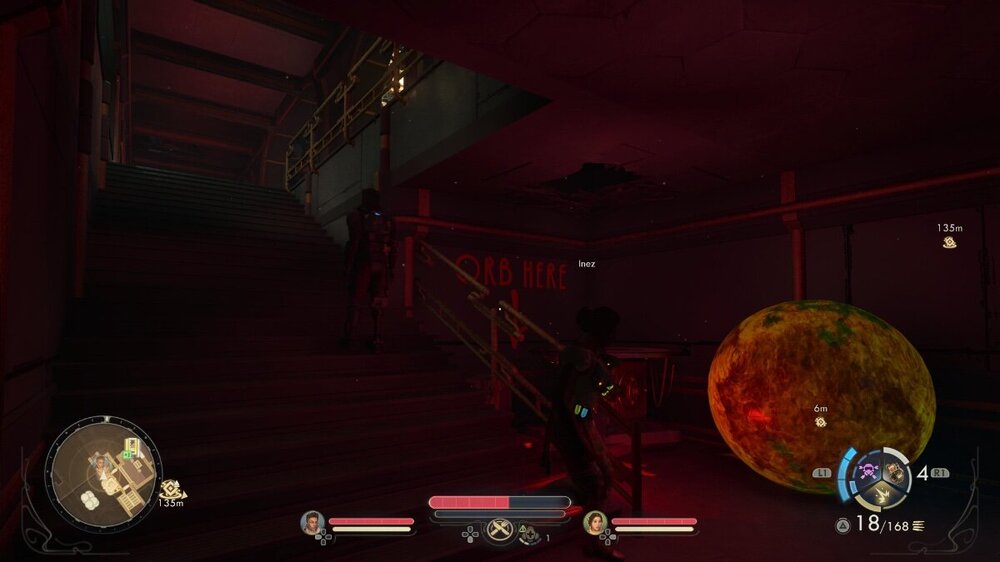Viewport: 1000px width, 562px height.
Task: Click the female companion portrait
Action: tap(596, 522)
